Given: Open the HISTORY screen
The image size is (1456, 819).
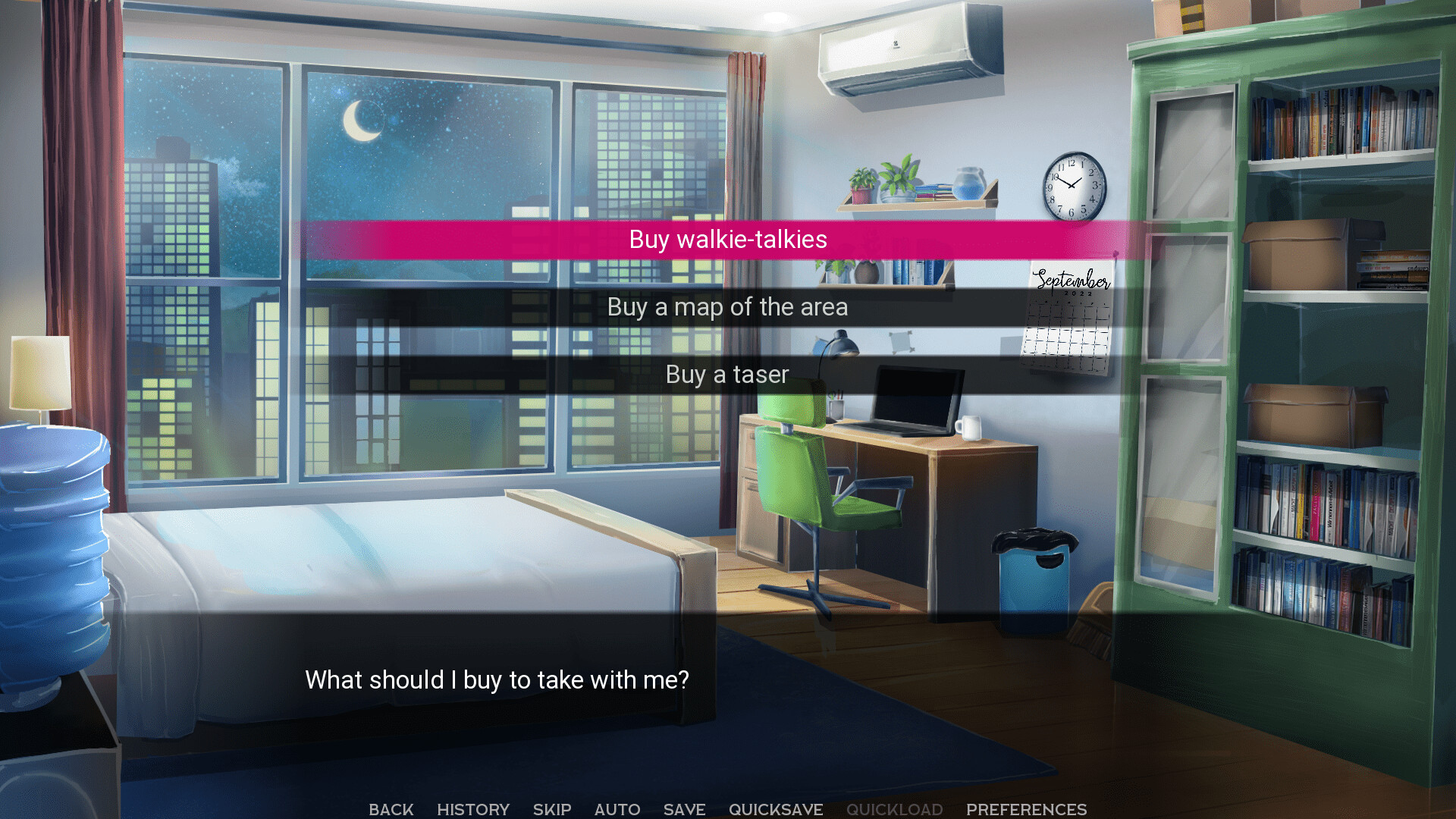Looking at the screenshot, I should pos(472,809).
